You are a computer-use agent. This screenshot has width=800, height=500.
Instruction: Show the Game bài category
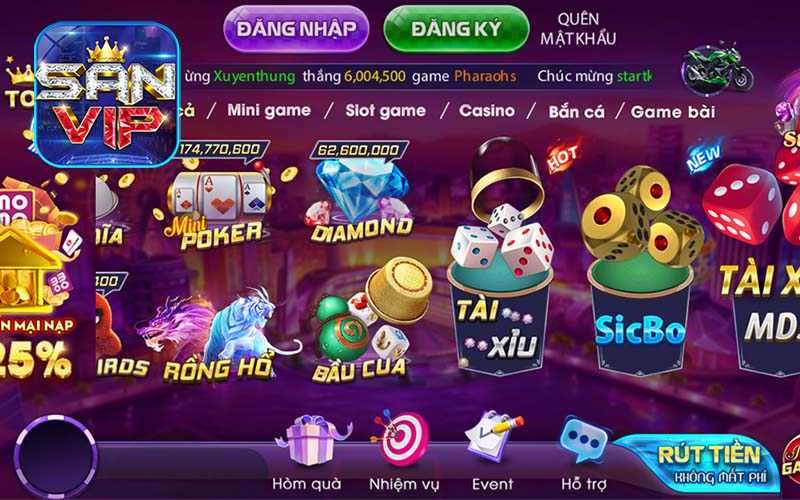672,111
